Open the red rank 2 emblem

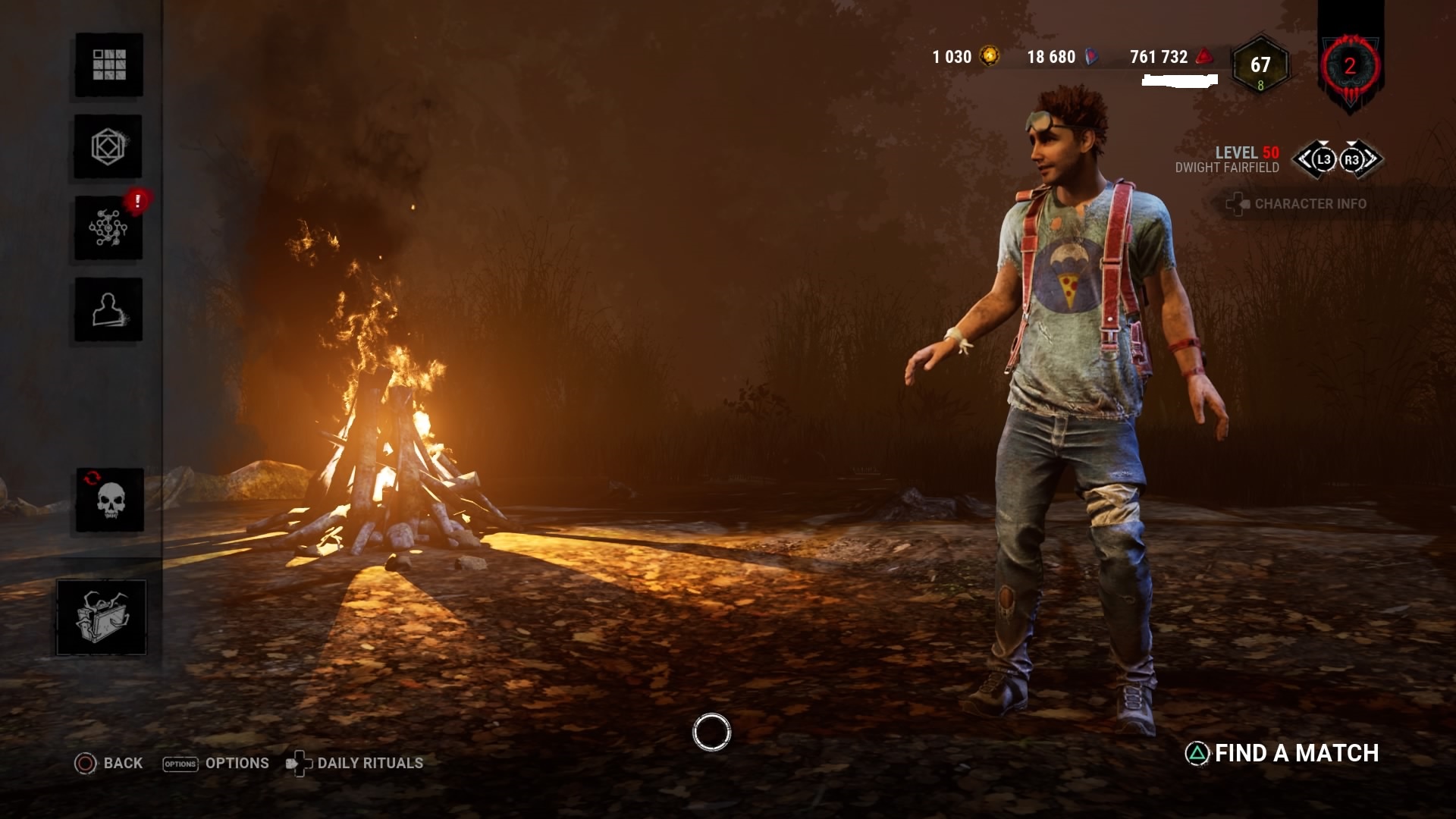pos(1350,66)
